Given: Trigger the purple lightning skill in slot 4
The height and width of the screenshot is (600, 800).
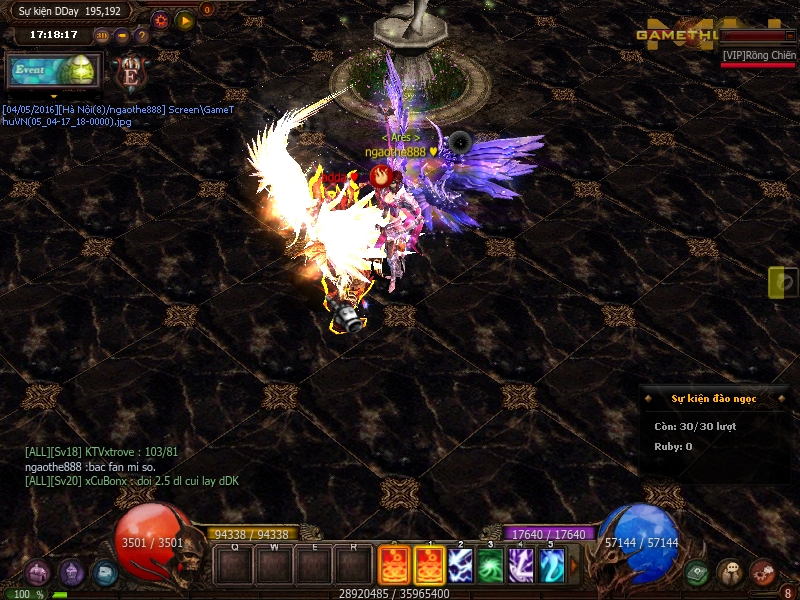Looking at the screenshot, I should point(520,566).
